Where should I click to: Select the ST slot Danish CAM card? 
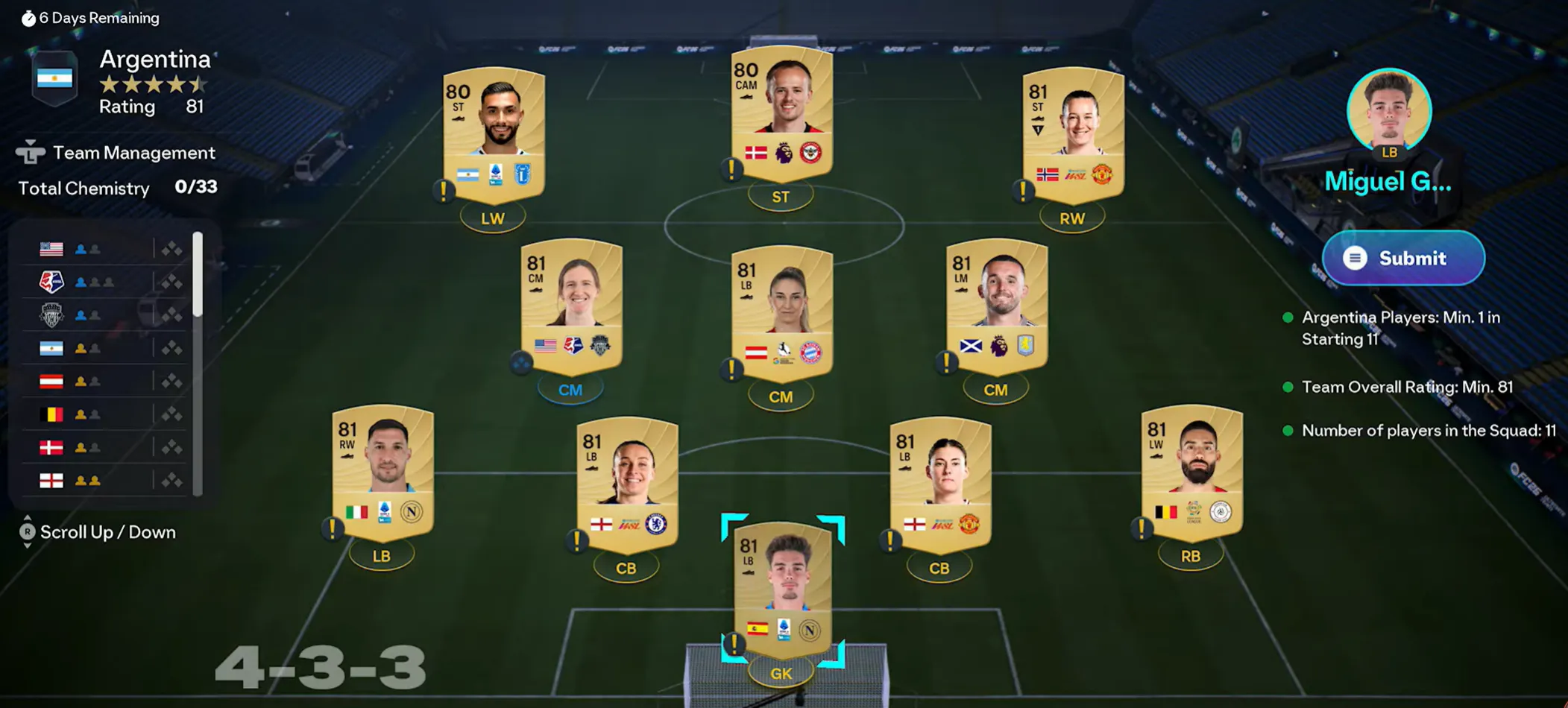[781, 113]
